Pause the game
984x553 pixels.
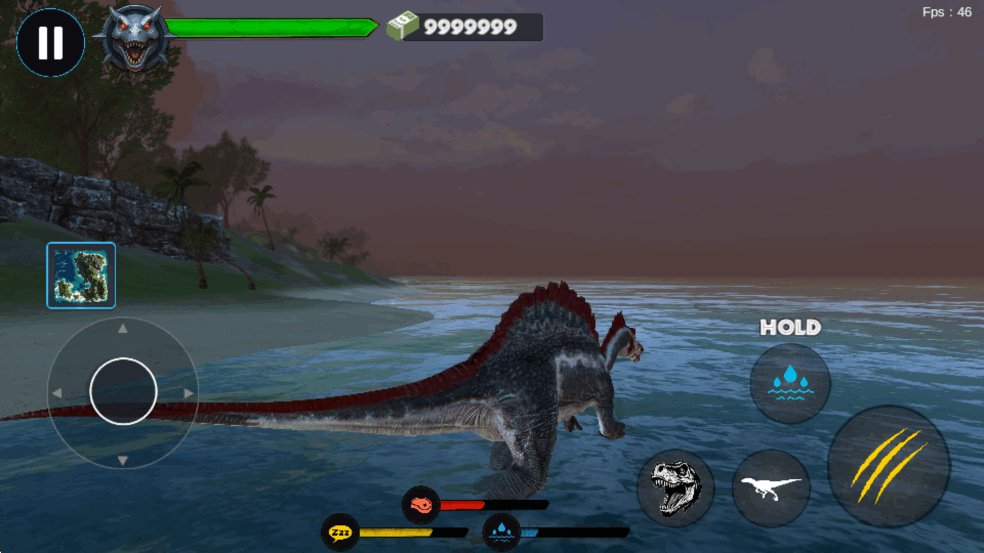(50, 43)
